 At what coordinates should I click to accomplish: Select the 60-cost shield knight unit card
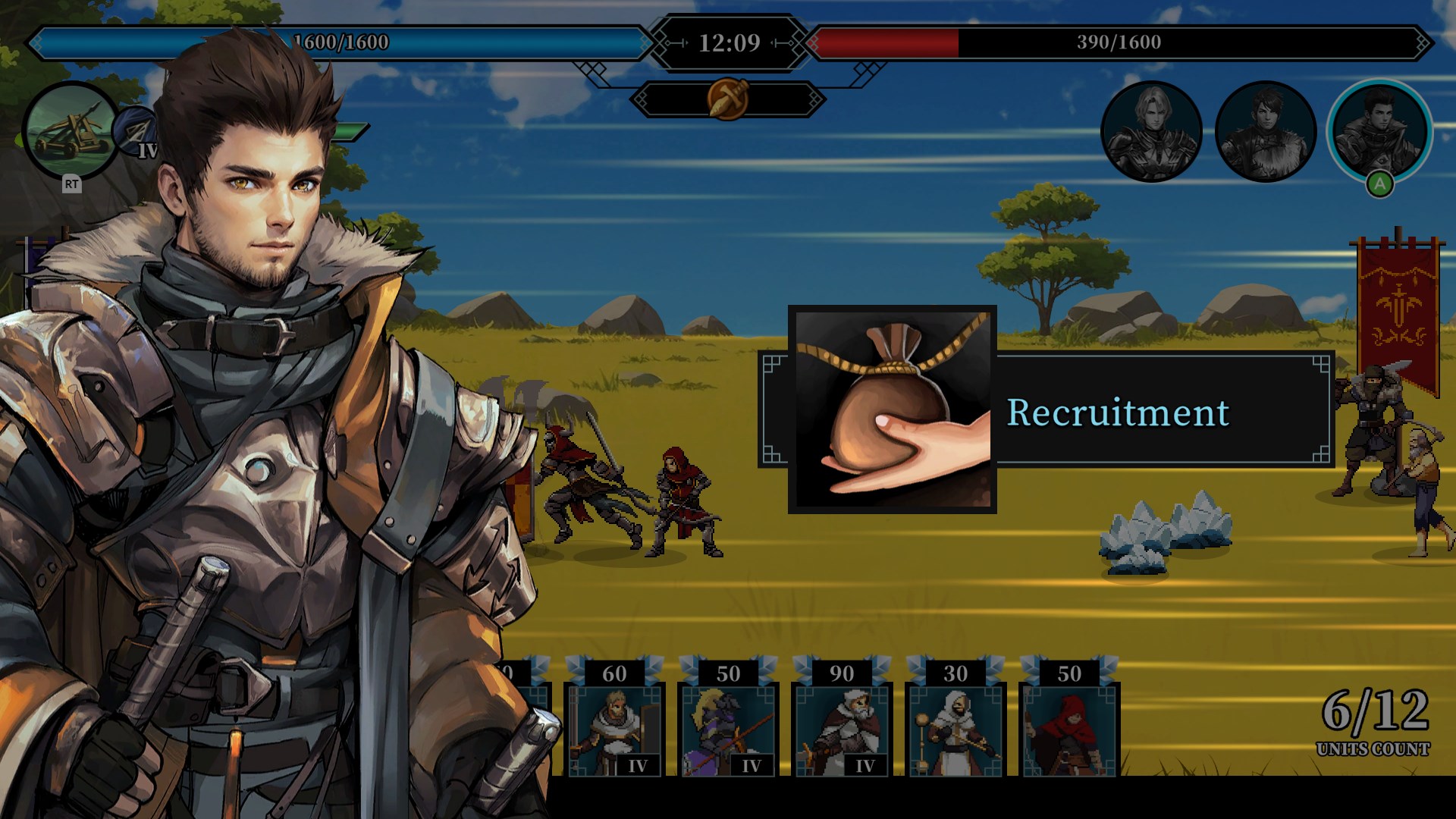tap(616, 730)
